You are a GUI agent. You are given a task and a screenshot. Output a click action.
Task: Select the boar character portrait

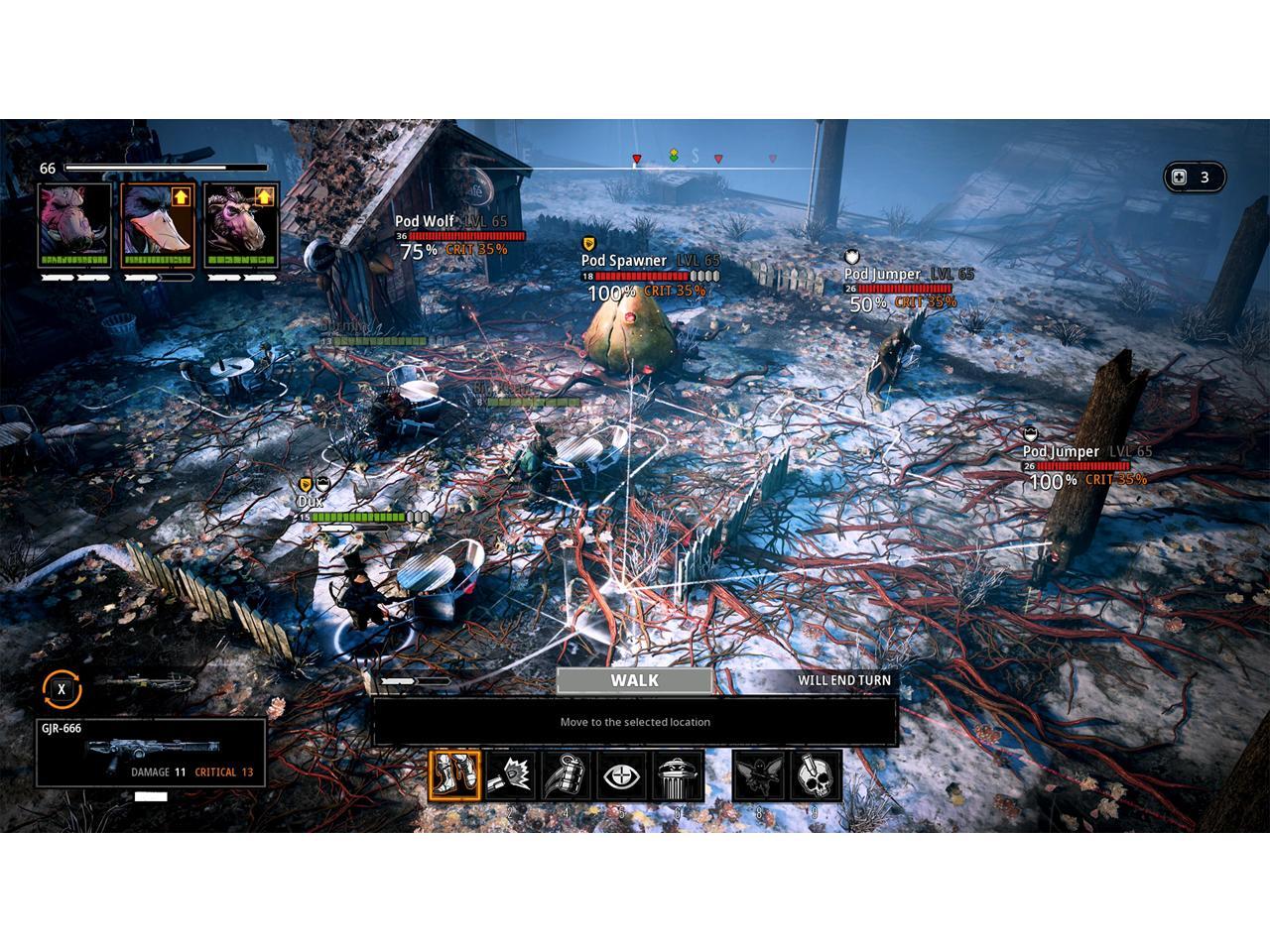74,224
